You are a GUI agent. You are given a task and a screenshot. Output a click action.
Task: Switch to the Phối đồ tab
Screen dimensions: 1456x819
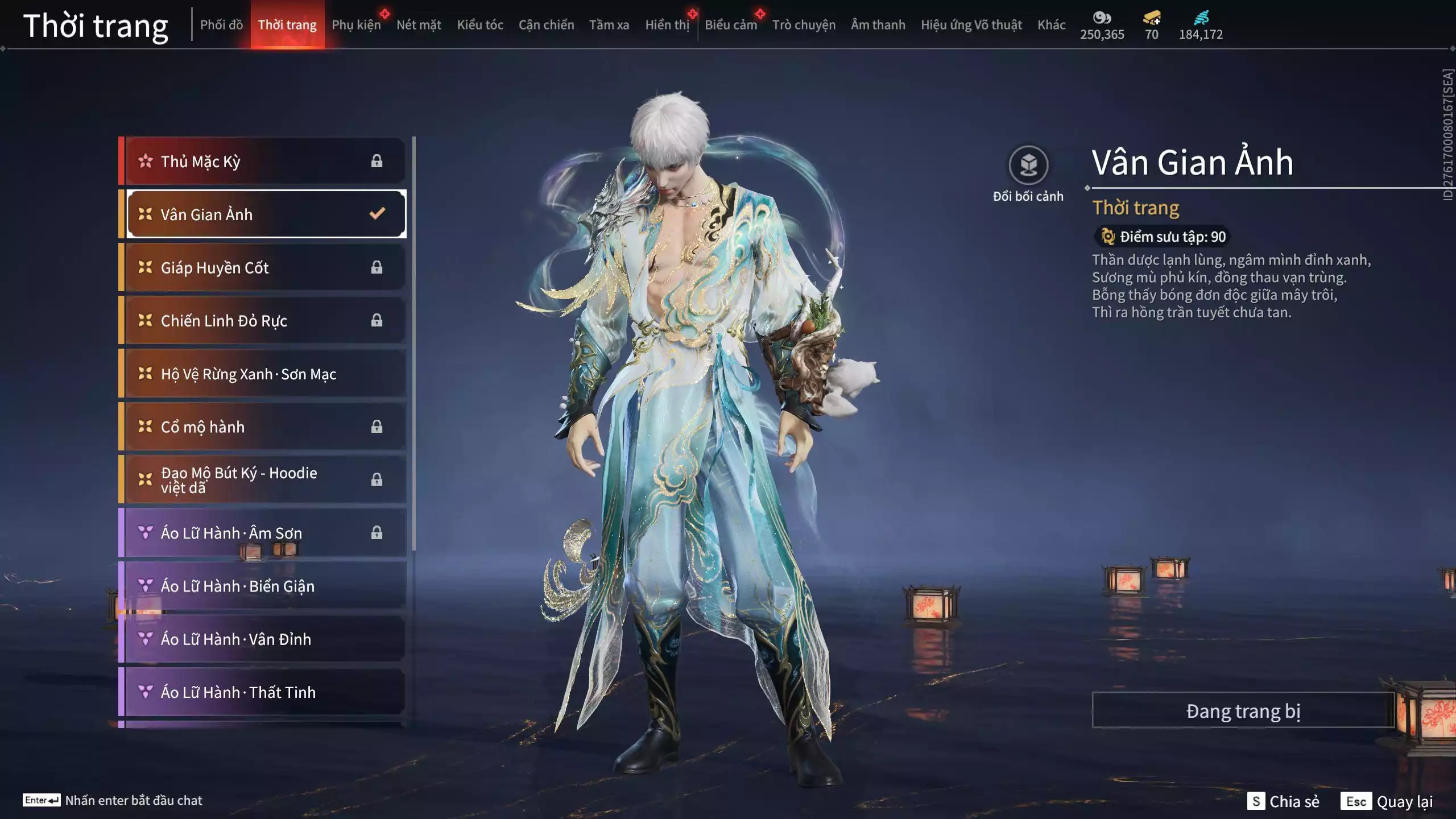tap(221, 25)
